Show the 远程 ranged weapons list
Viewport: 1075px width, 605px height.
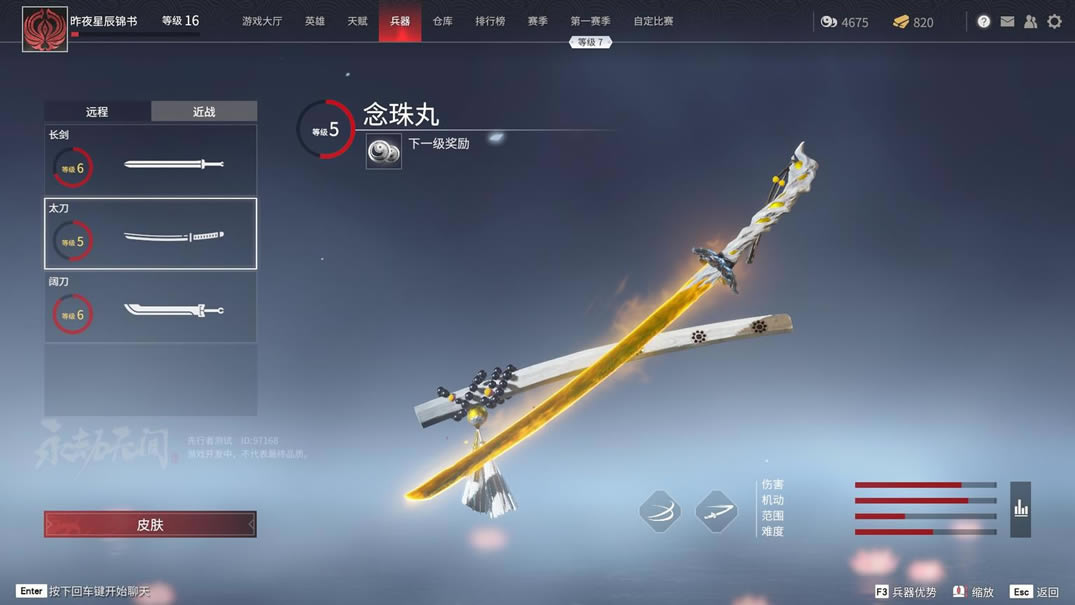pos(97,112)
